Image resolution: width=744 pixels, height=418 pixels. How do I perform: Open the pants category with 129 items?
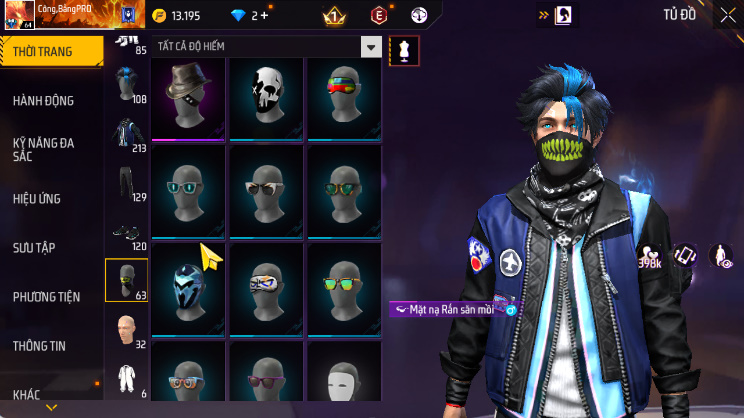(125, 183)
